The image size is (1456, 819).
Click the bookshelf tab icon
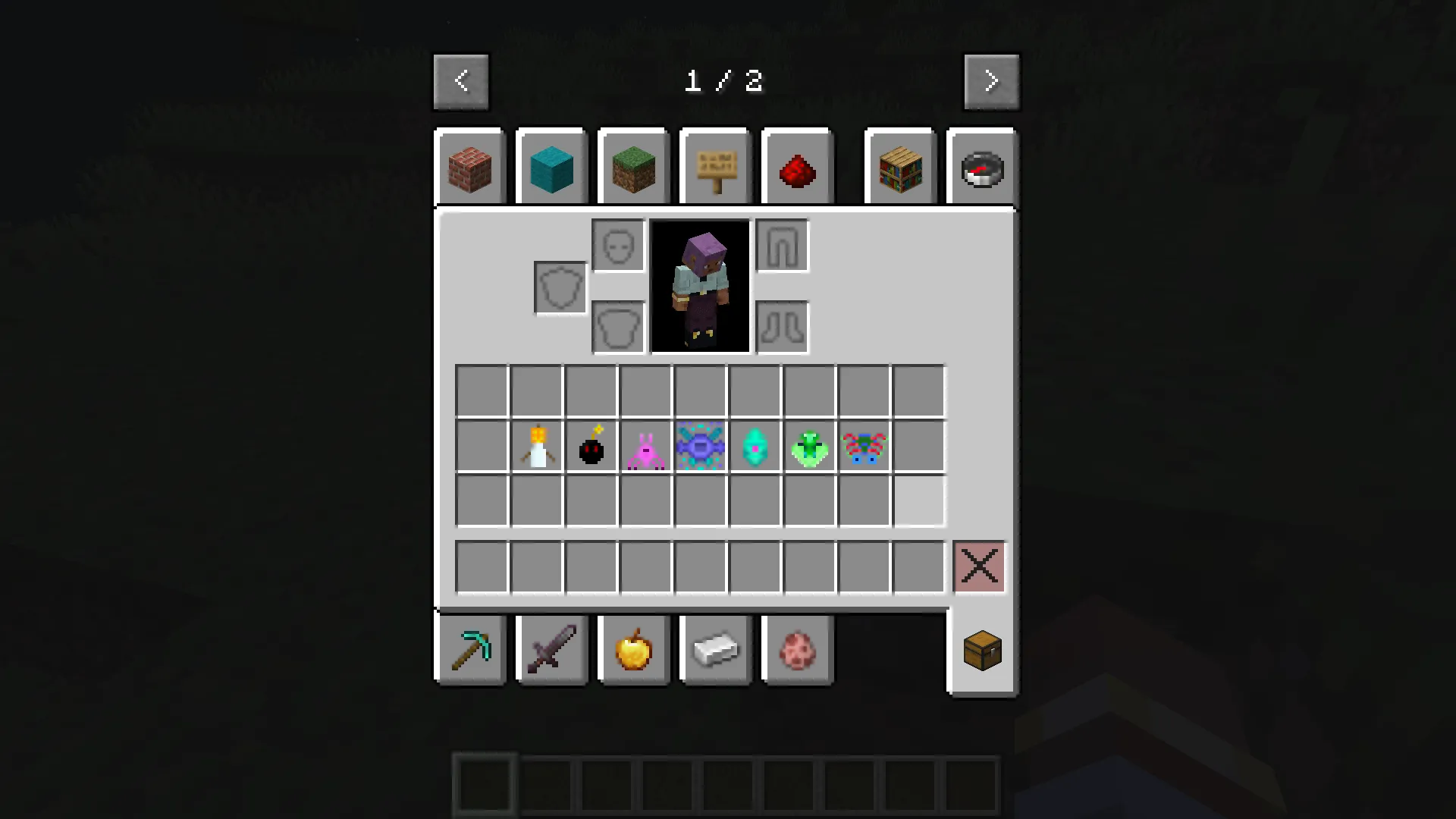coord(899,167)
